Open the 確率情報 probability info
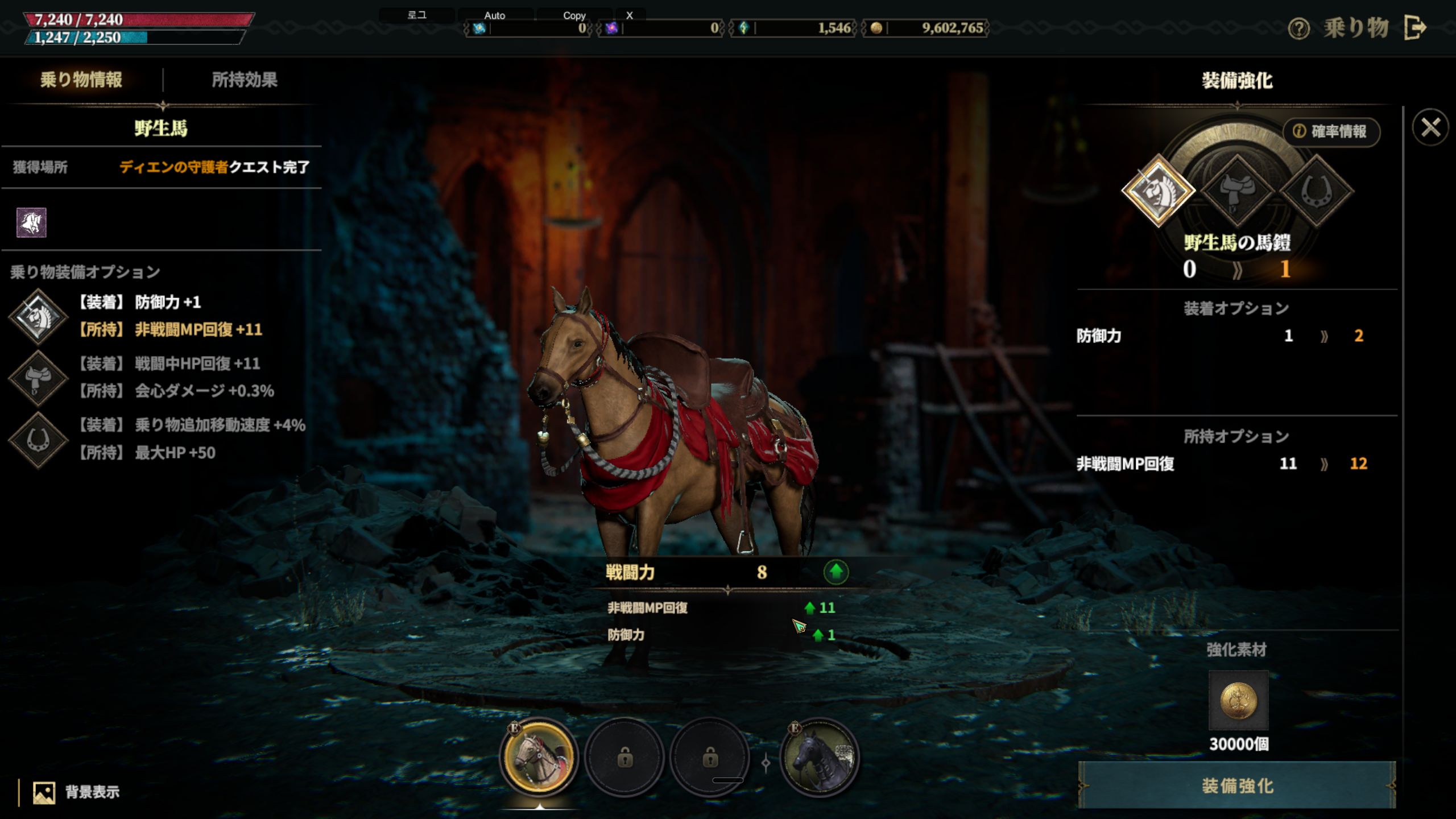 click(1331, 131)
